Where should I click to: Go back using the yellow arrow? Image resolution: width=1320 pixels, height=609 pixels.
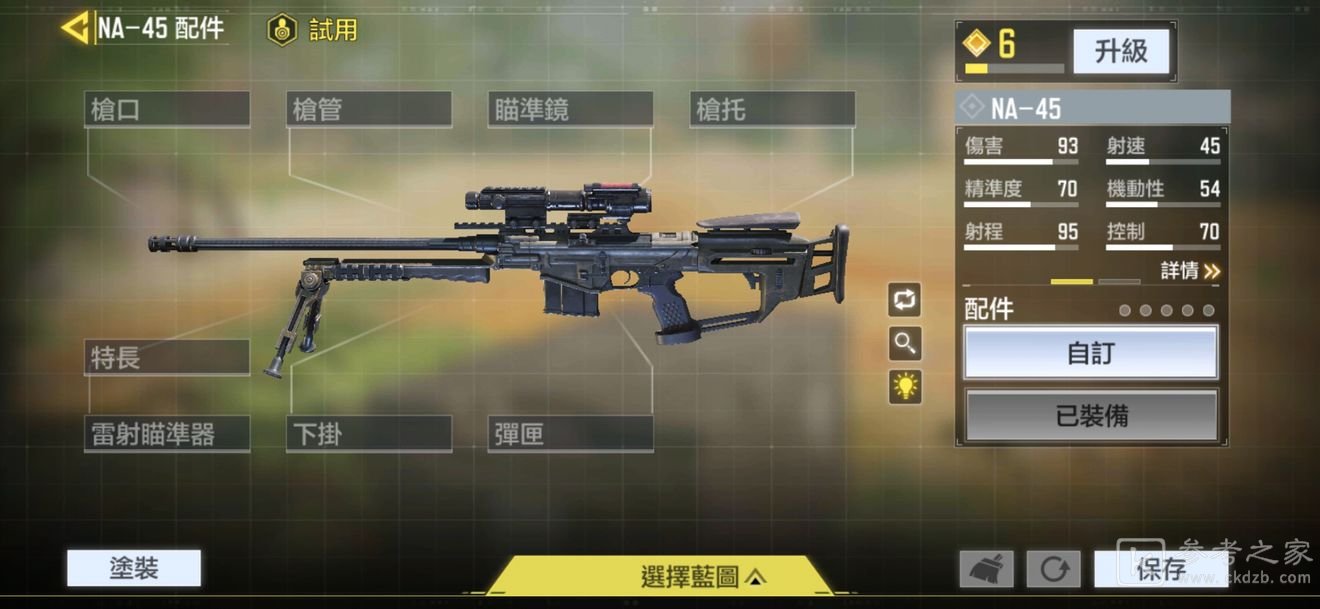75,27
